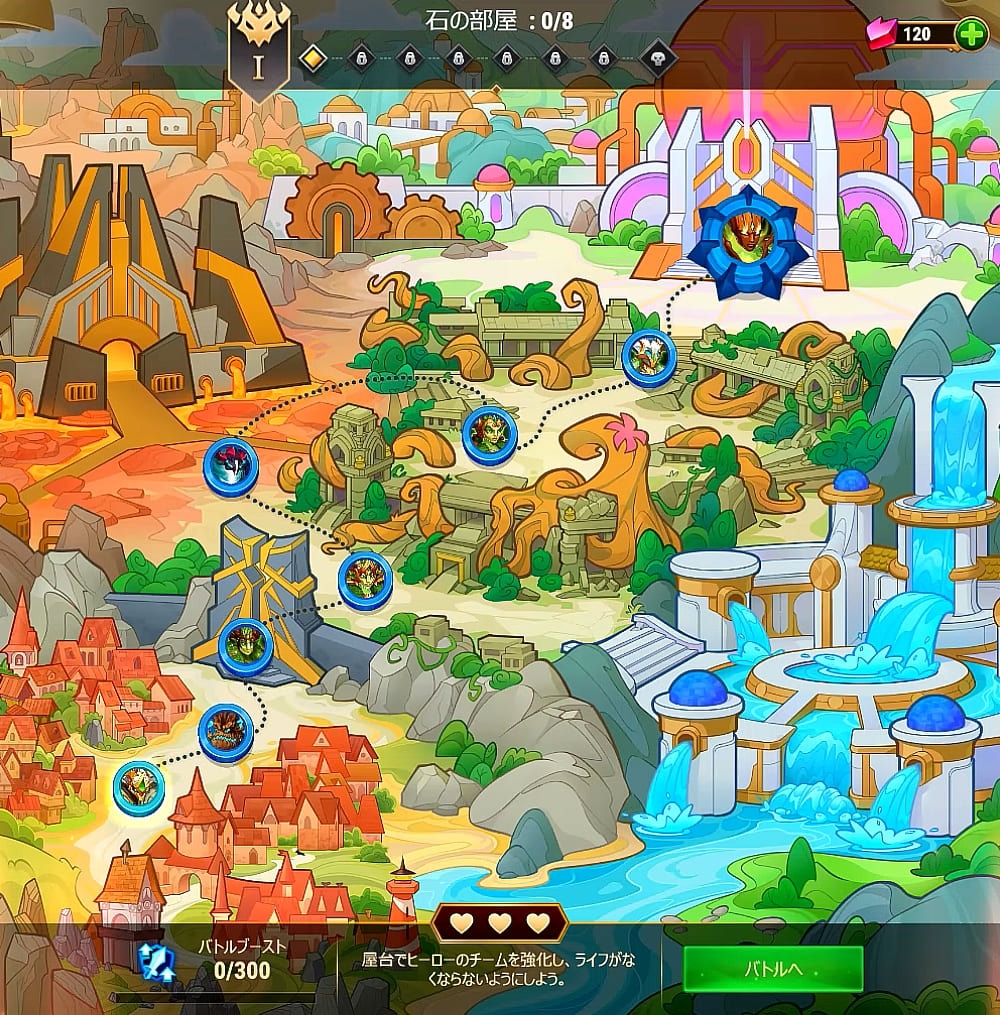Screen dimensions: 1000x1015
Task: Select the glowing first stage node in the red village
Action: tap(138, 787)
